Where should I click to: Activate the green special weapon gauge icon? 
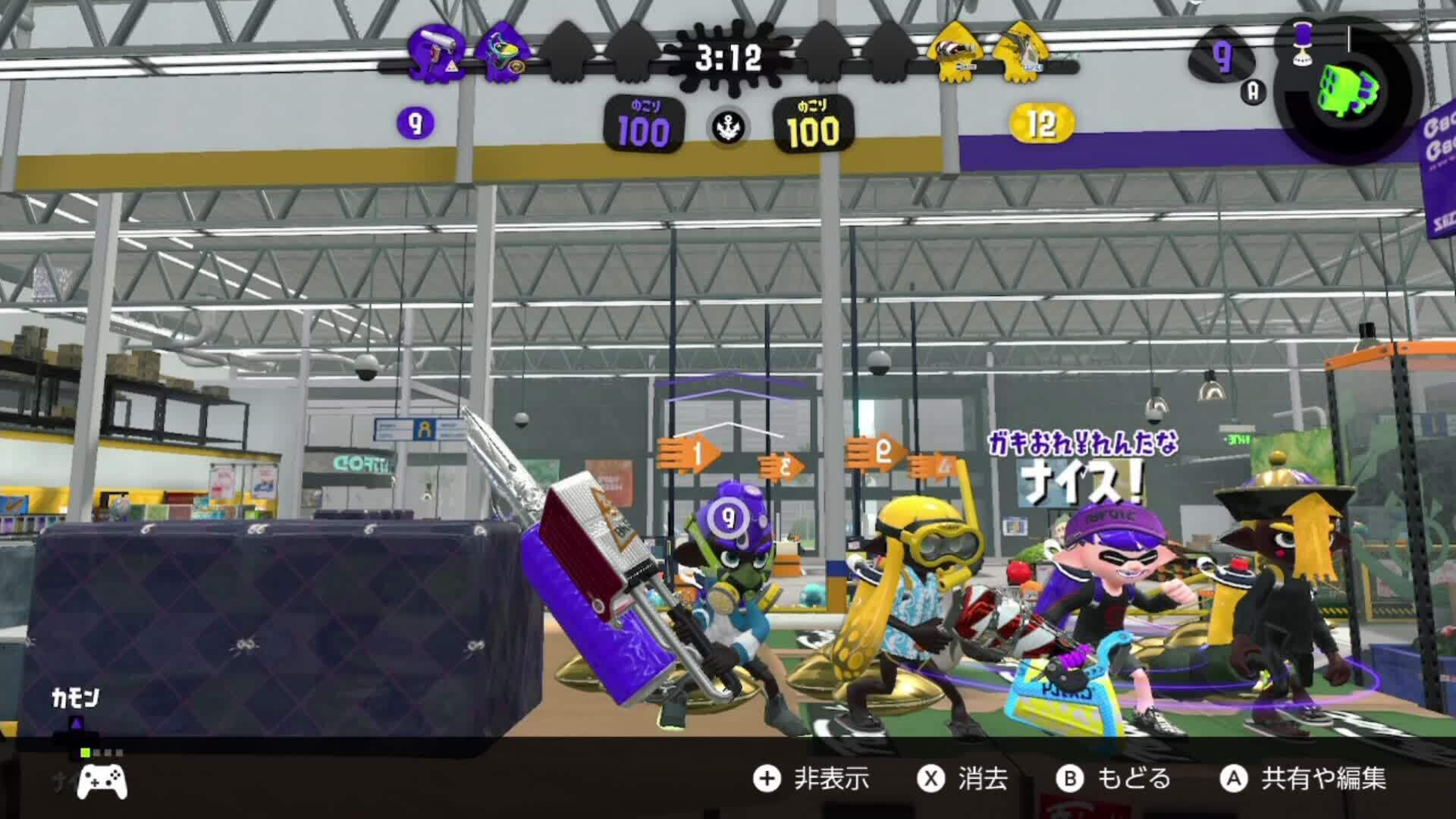tap(1347, 89)
